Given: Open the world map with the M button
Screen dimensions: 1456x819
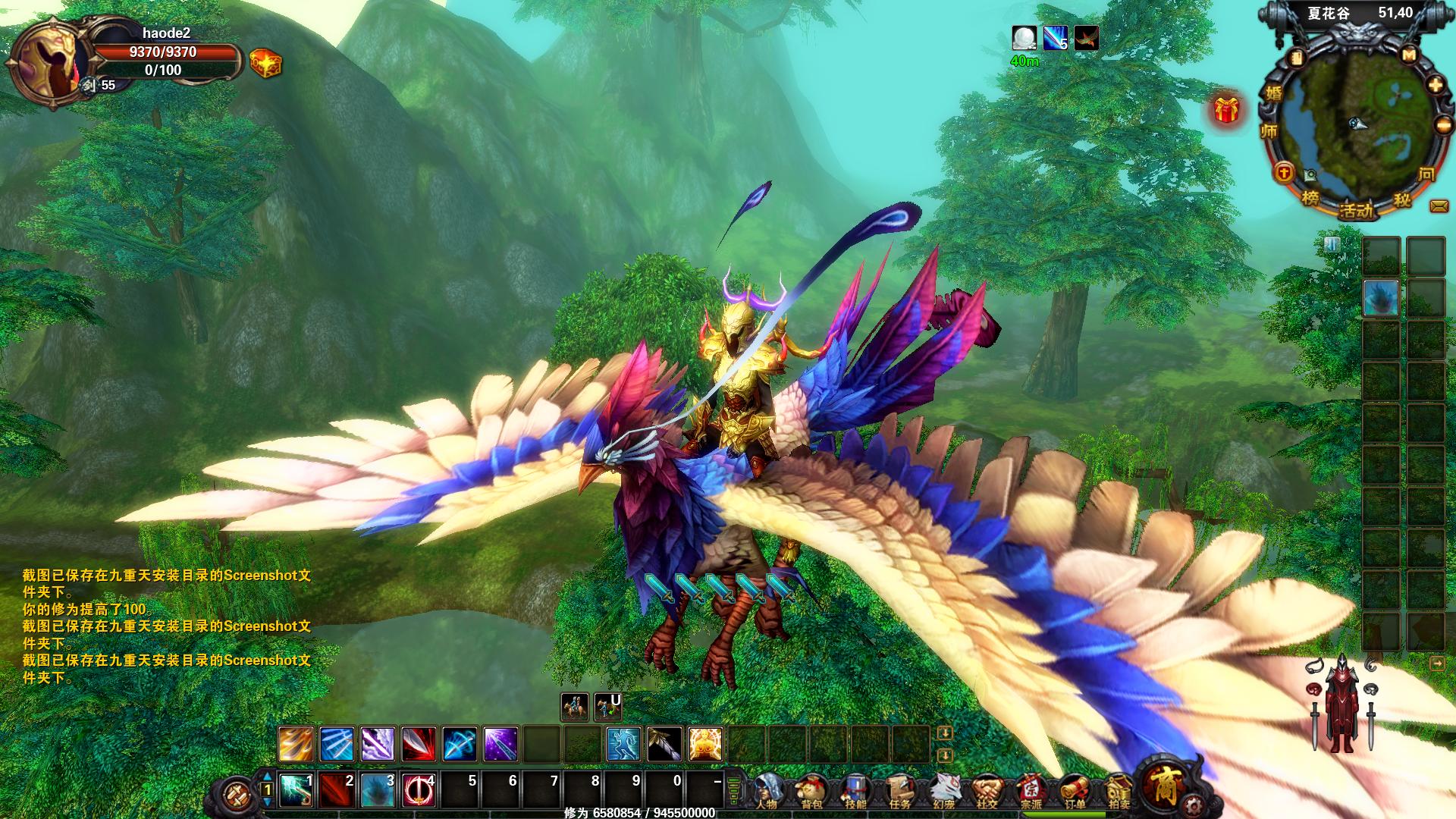Looking at the screenshot, I should coord(1409,55).
